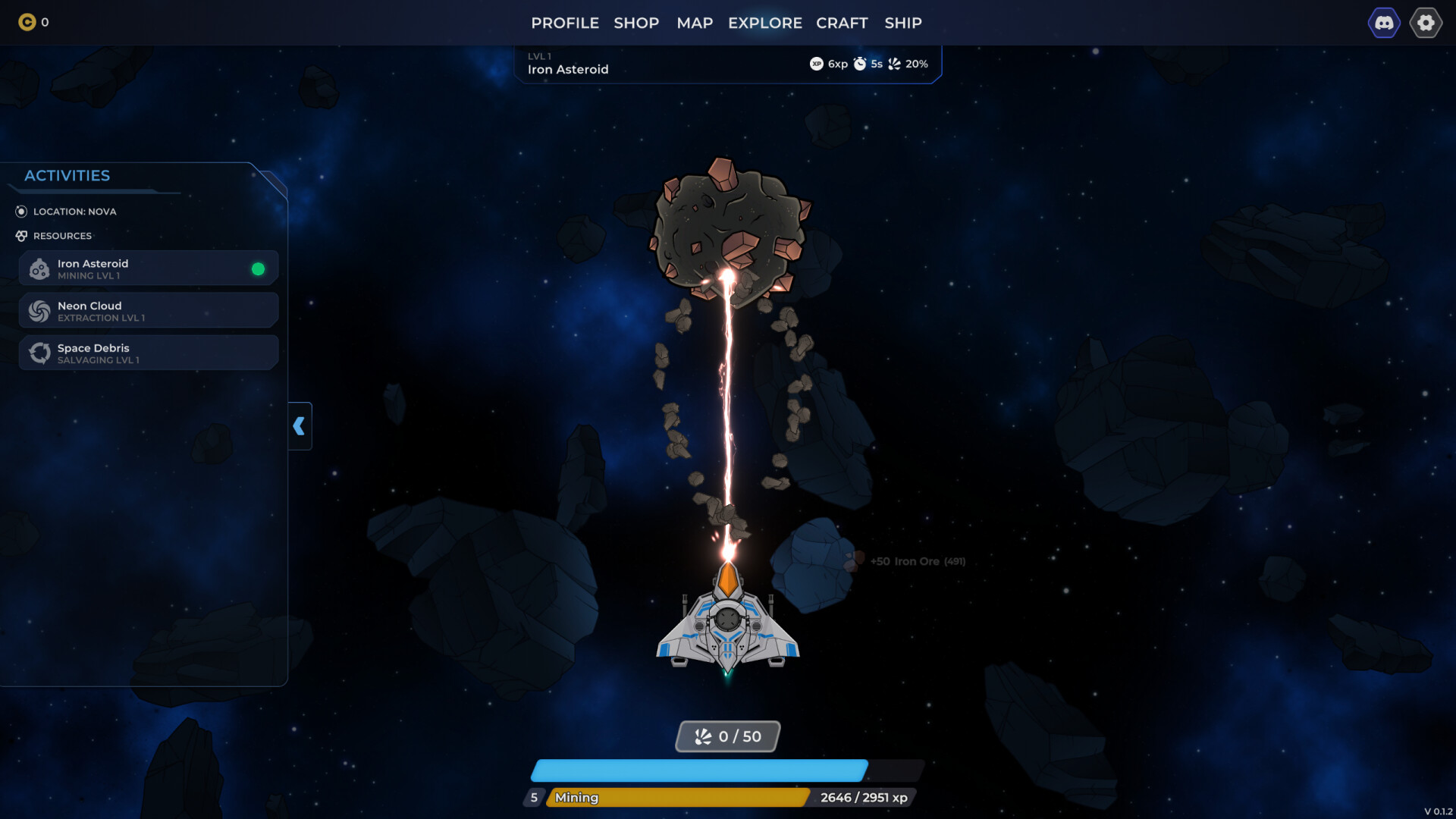The height and width of the screenshot is (819, 1456).
Task: Select the Space Debris salvaging icon
Action: coord(39,353)
